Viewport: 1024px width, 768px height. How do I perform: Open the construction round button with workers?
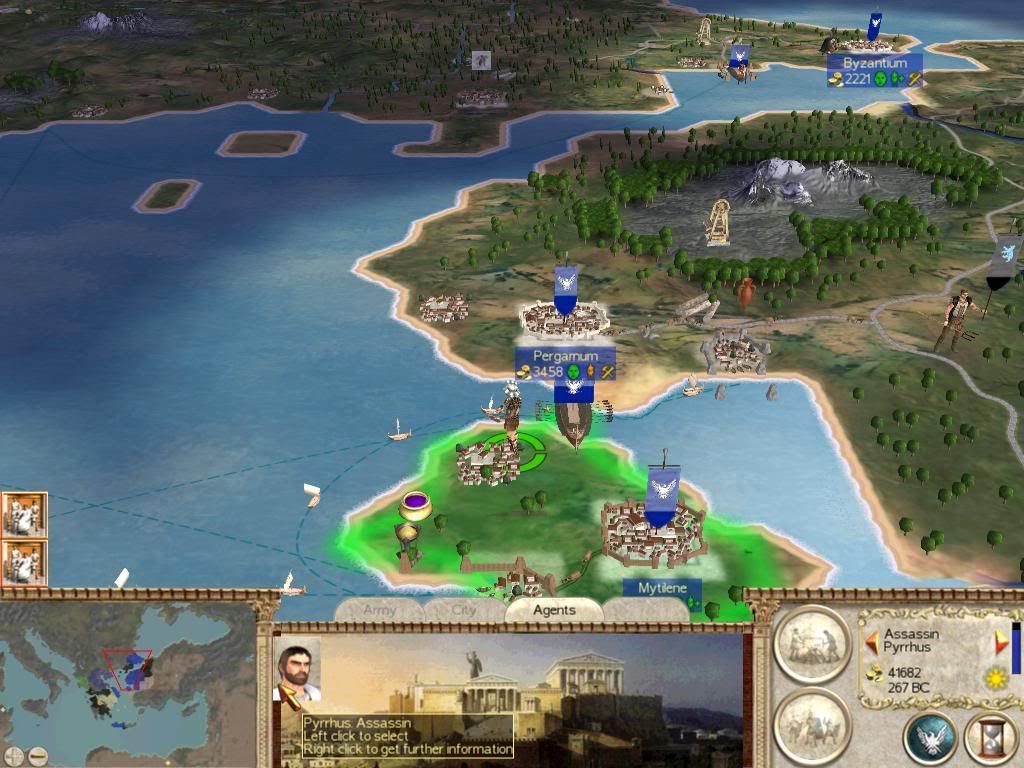pos(811,643)
